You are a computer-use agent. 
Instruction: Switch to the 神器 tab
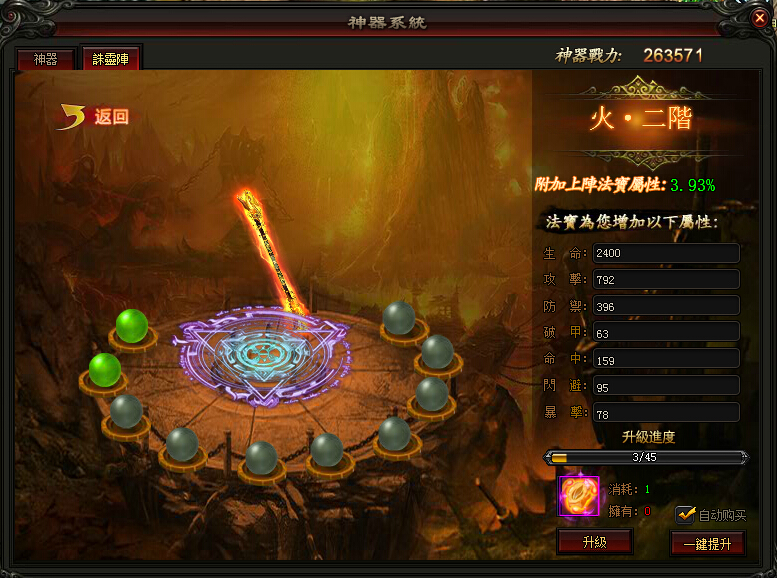tap(46, 60)
